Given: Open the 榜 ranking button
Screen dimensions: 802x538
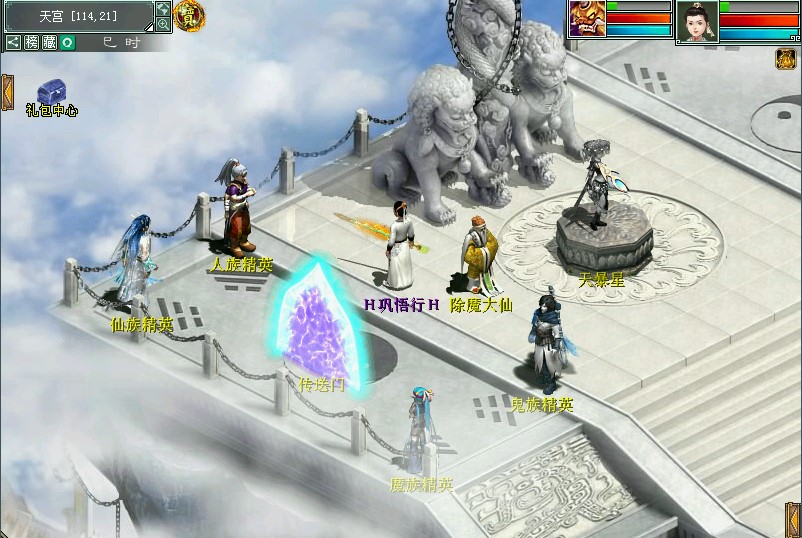Looking at the screenshot, I should tap(31, 42).
